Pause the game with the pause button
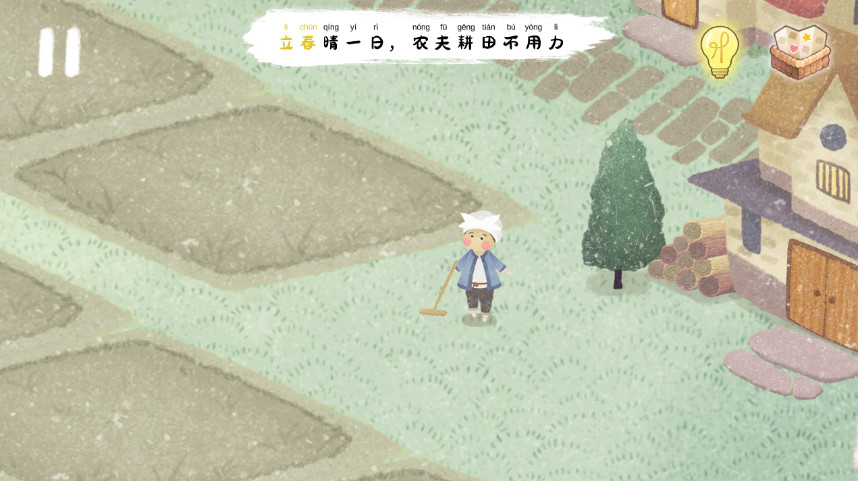The width and height of the screenshot is (858, 481). pyautogui.click(x=59, y=52)
